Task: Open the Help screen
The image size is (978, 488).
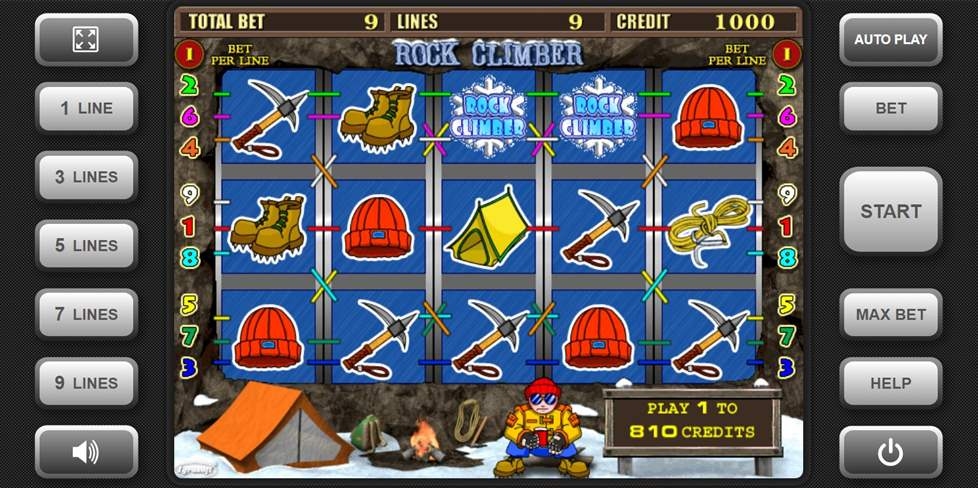Action: (x=890, y=383)
